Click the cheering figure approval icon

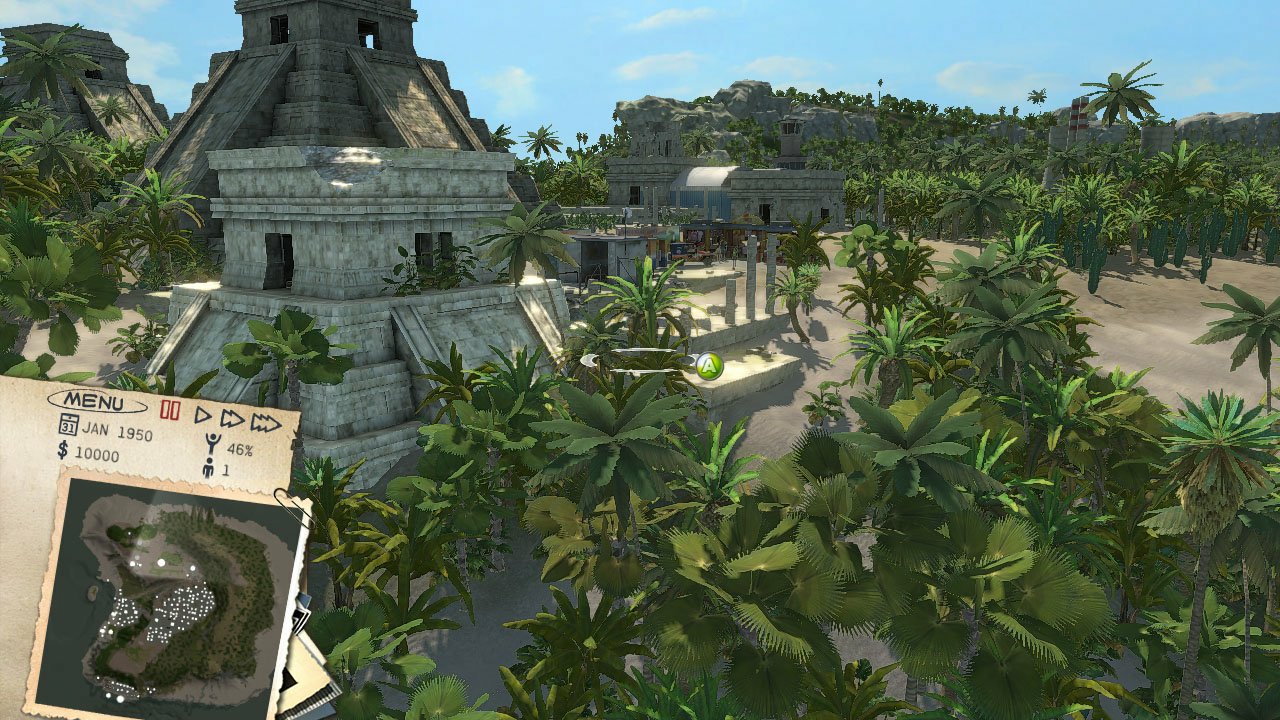(212, 444)
